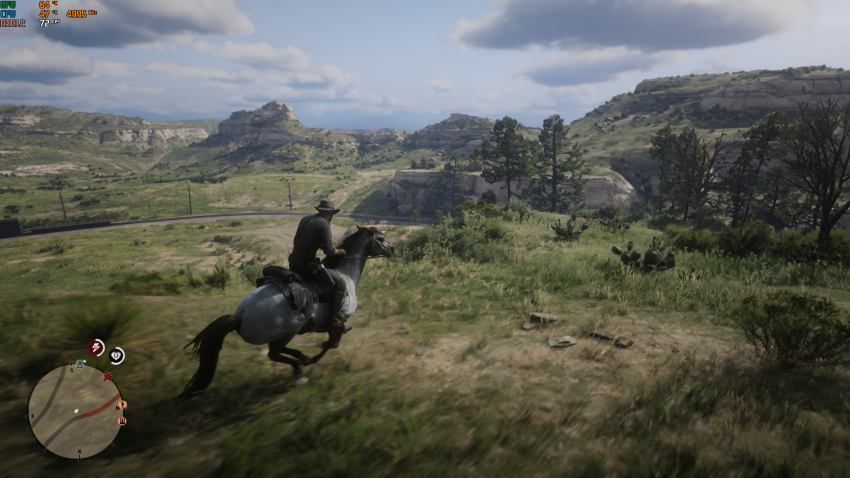Click the red lightning bolt stamina core
The height and width of the screenshot is (478, 850).
pyautogui.click(x=96, y=347)
